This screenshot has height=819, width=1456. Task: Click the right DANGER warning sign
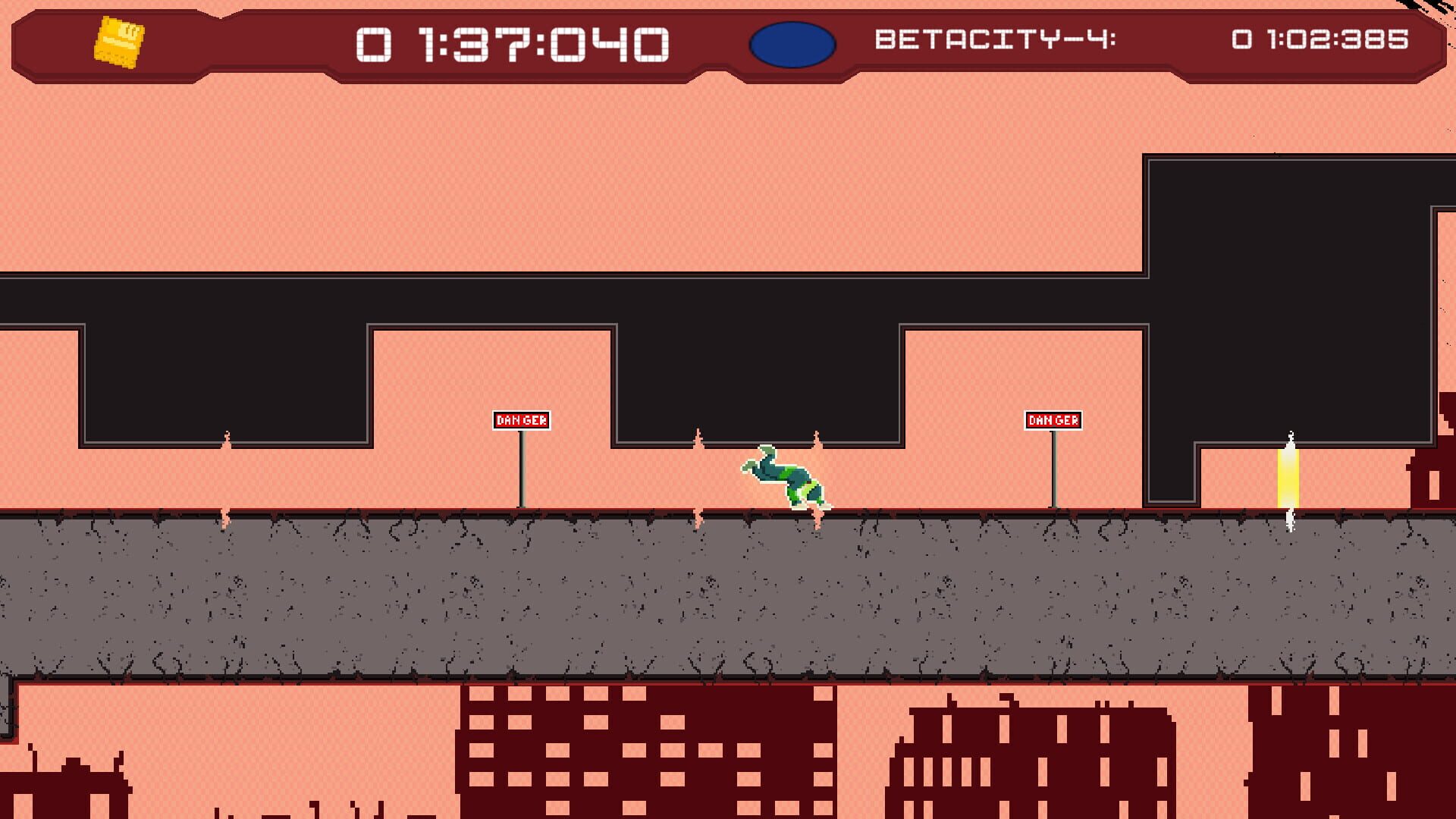click(1055, 419)
